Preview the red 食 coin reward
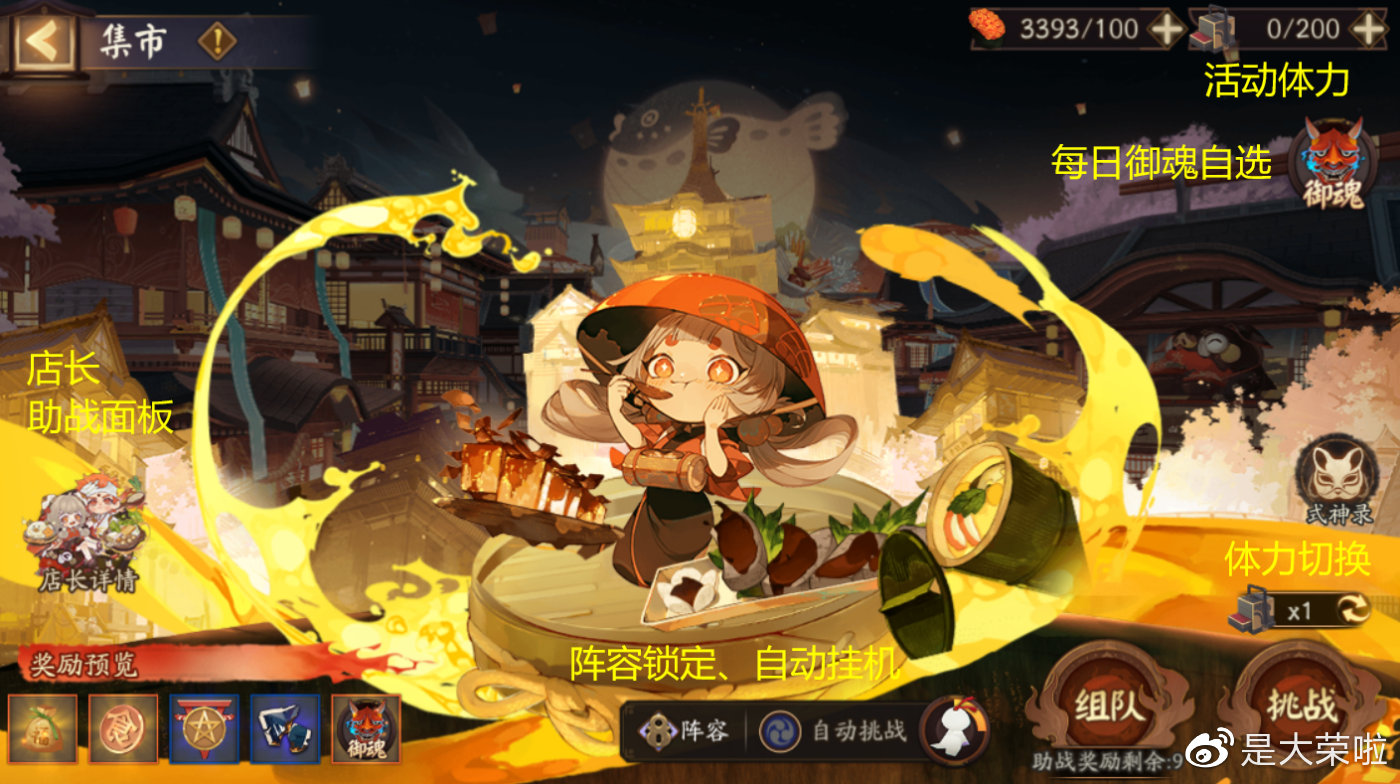Screen dimensions: 1400x784 123,729
